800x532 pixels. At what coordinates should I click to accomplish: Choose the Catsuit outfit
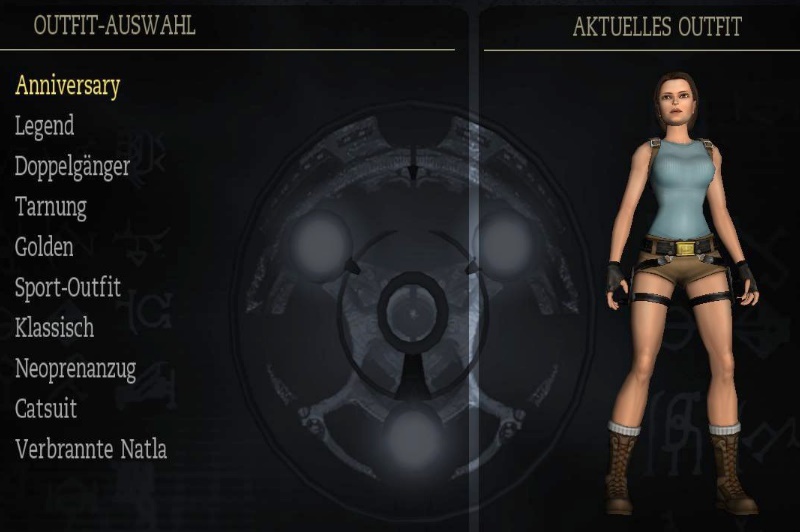tap(46, 409)
